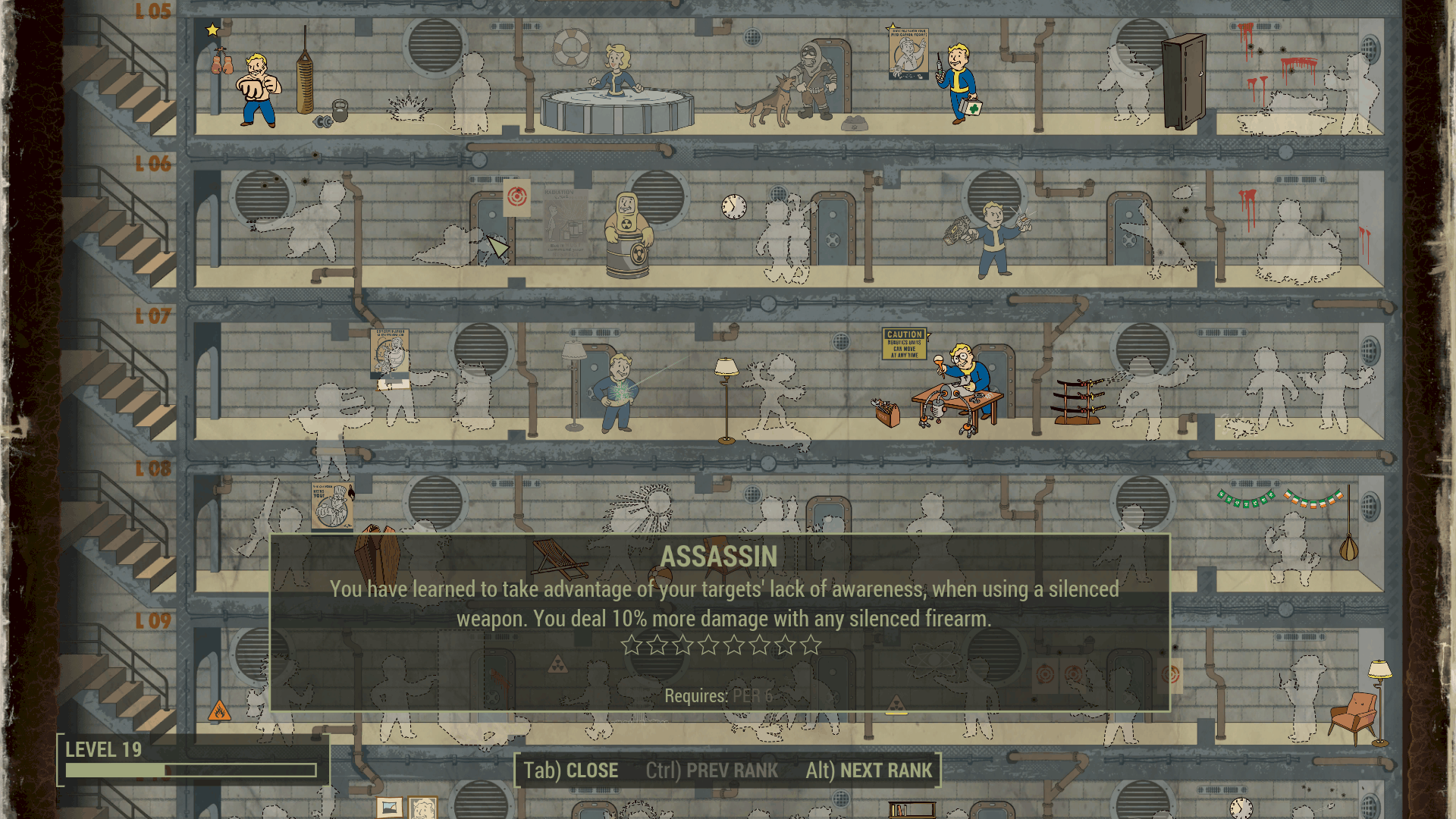Select the Vault Boy with glowing chest perk
This screenshot has width=1456, height=819.
coord(619,392)
